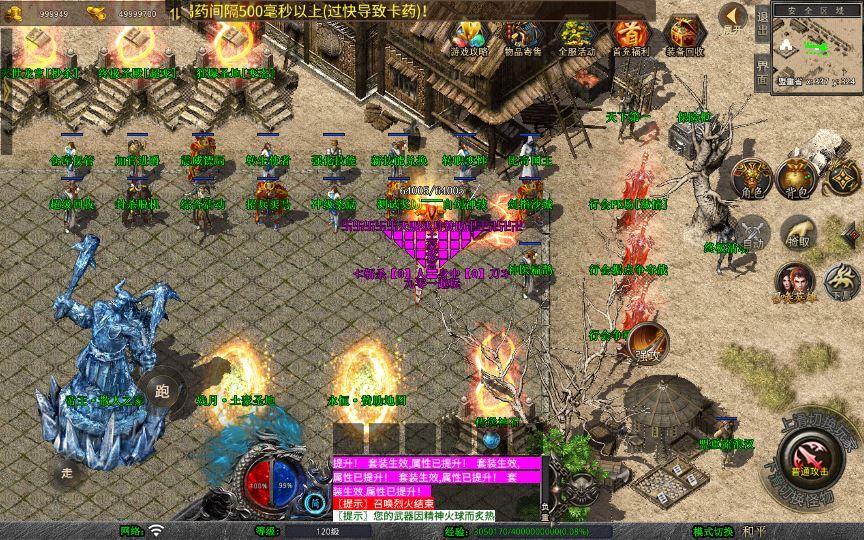Summon hero with the 召唤英雄 button
Image resolution: width=864 pixels, height=540 pixels.
pyautogui.click(x=794, y=282)
